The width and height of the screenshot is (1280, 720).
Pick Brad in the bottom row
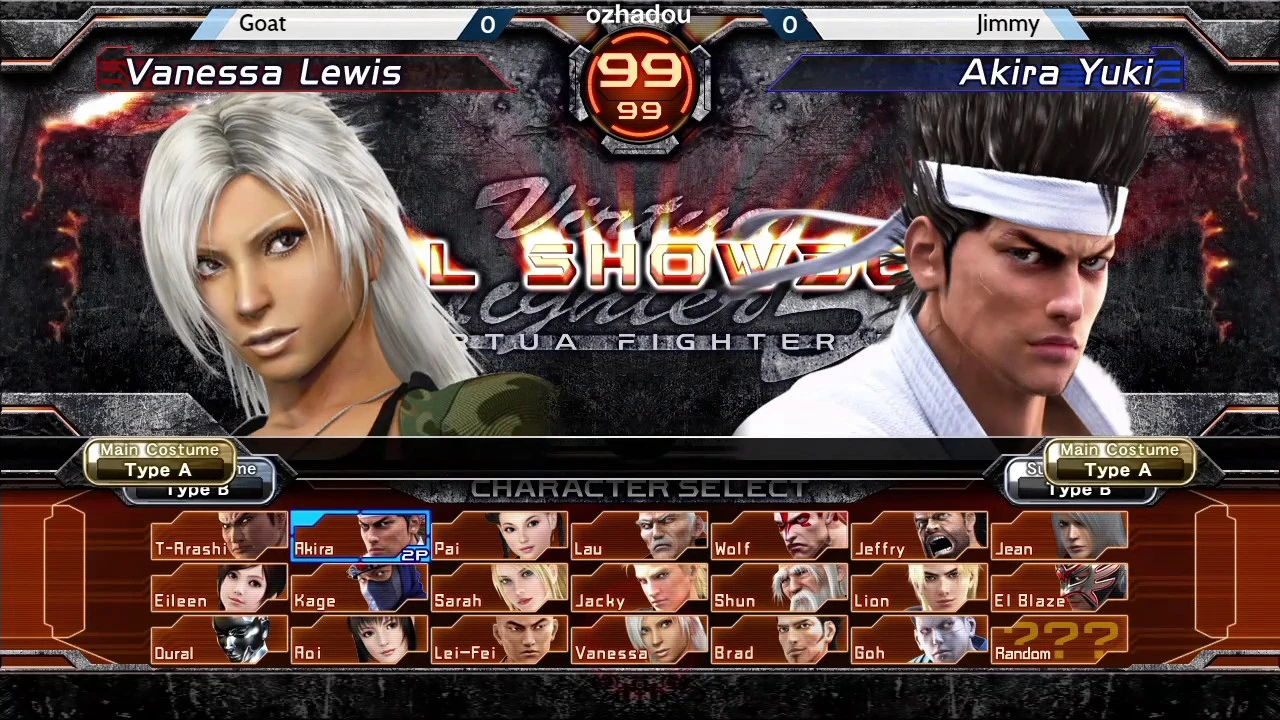(780, 645)
